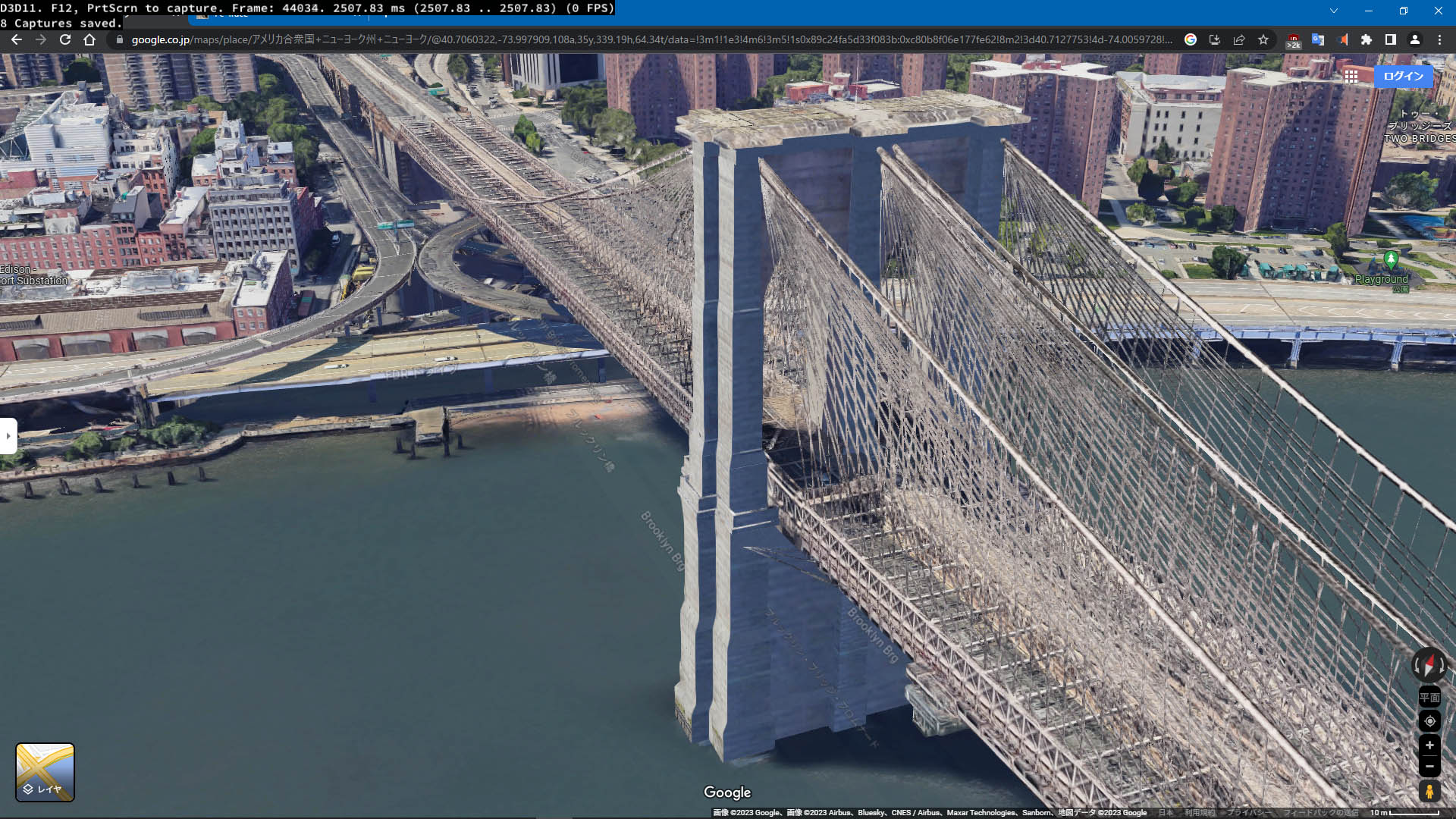Click the Pegman street view figure
Viewport: 1456px width, 819px height.
coord(1429,792)
